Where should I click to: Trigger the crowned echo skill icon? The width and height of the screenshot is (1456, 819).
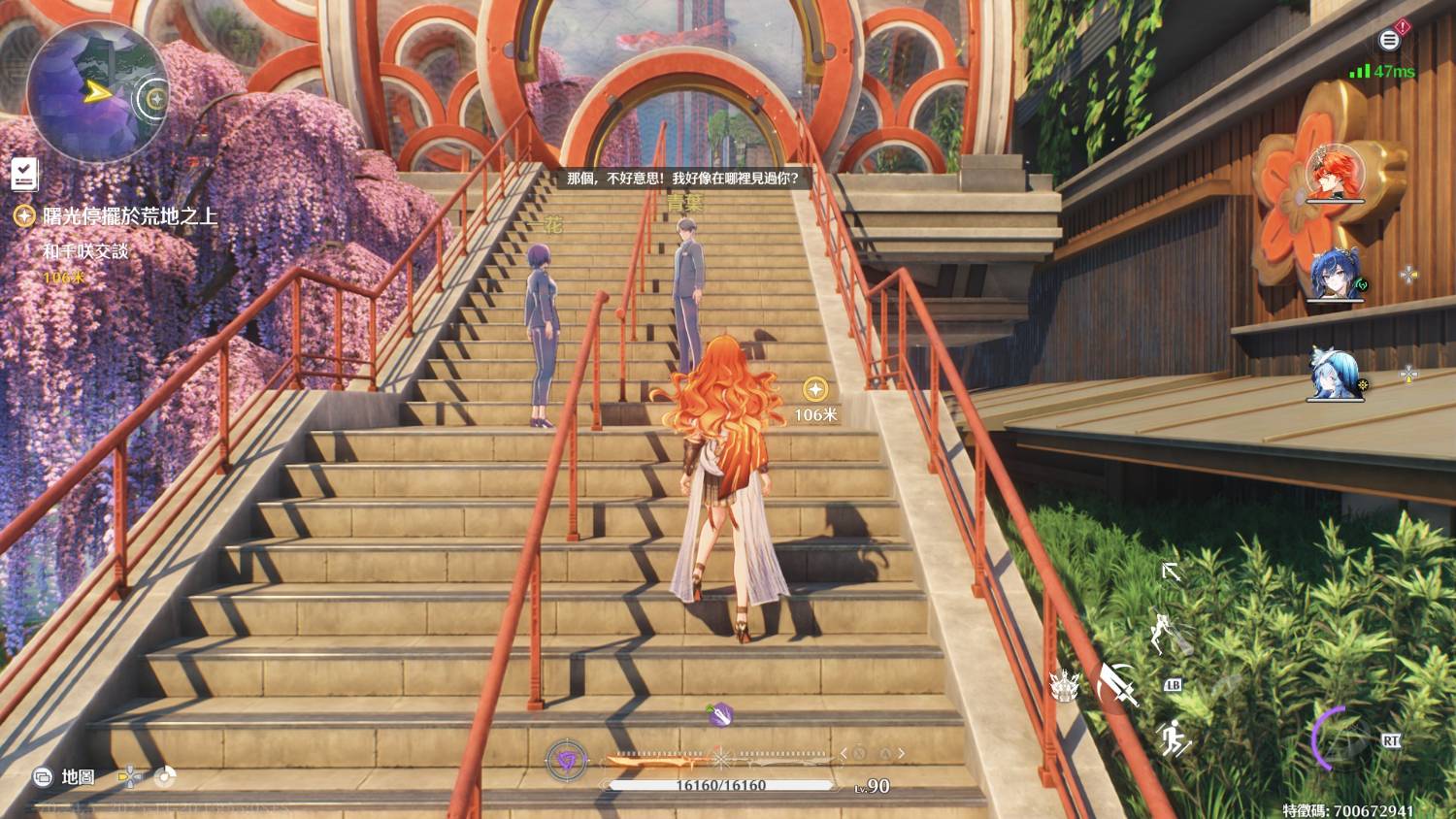[1066, 686]
